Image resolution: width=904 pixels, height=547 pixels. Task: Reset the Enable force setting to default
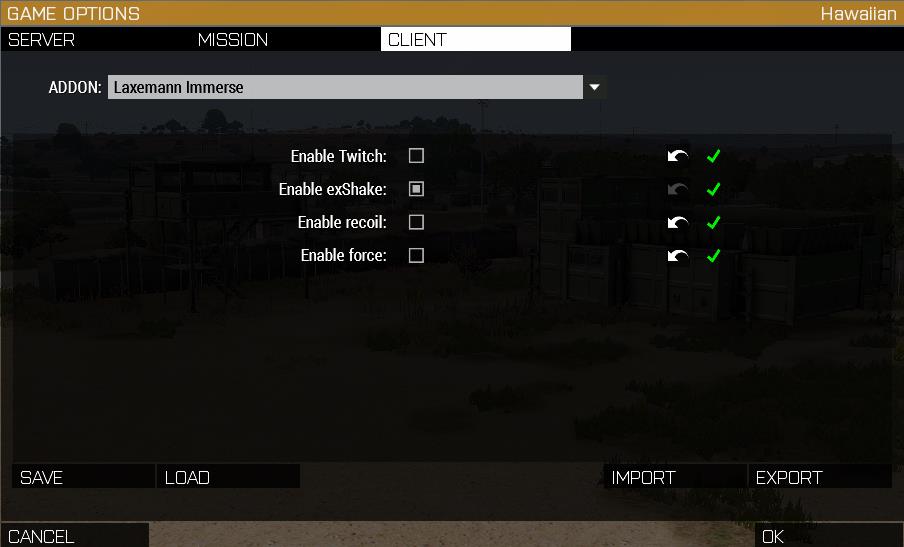click(x=678, y=255)
